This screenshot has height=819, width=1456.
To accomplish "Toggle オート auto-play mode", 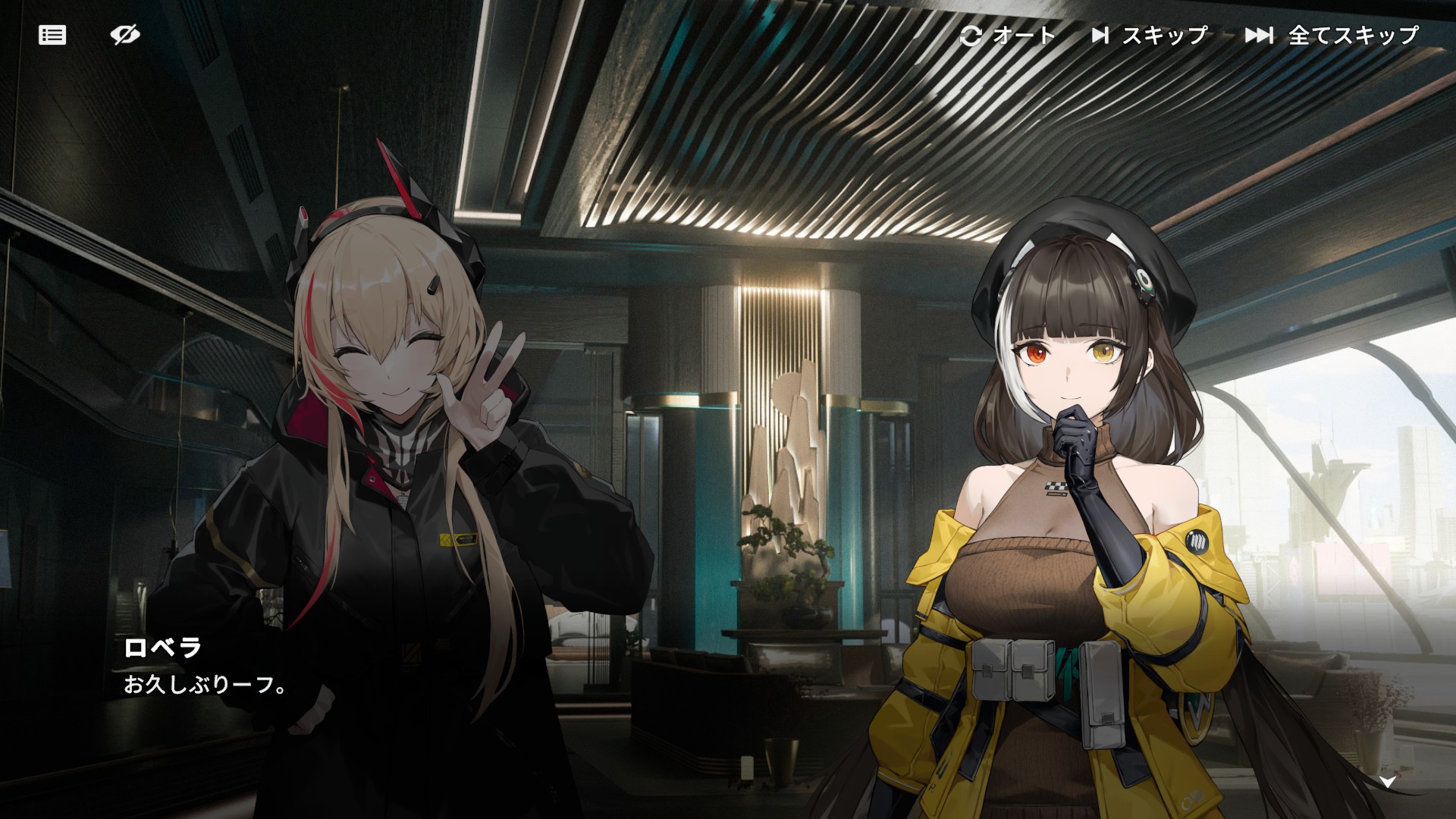I will [x=1008, y=35].
